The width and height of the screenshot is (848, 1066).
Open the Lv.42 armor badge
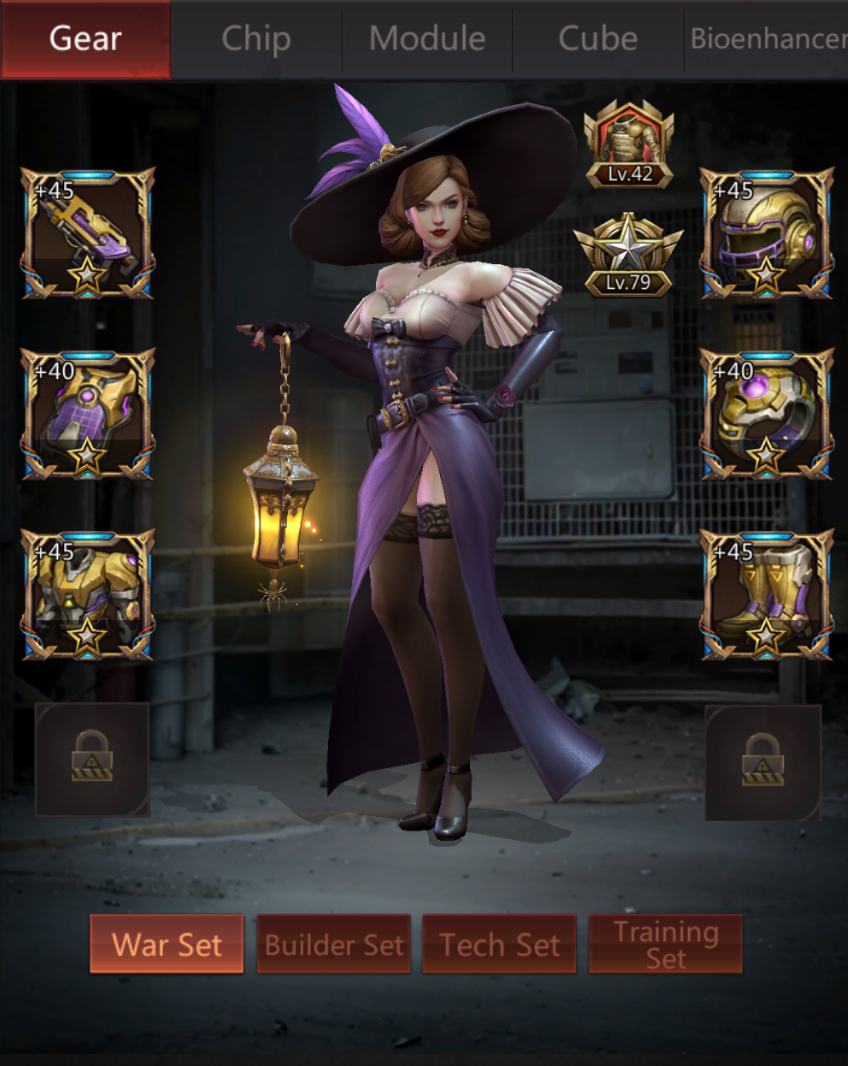[x=629, y=145]
